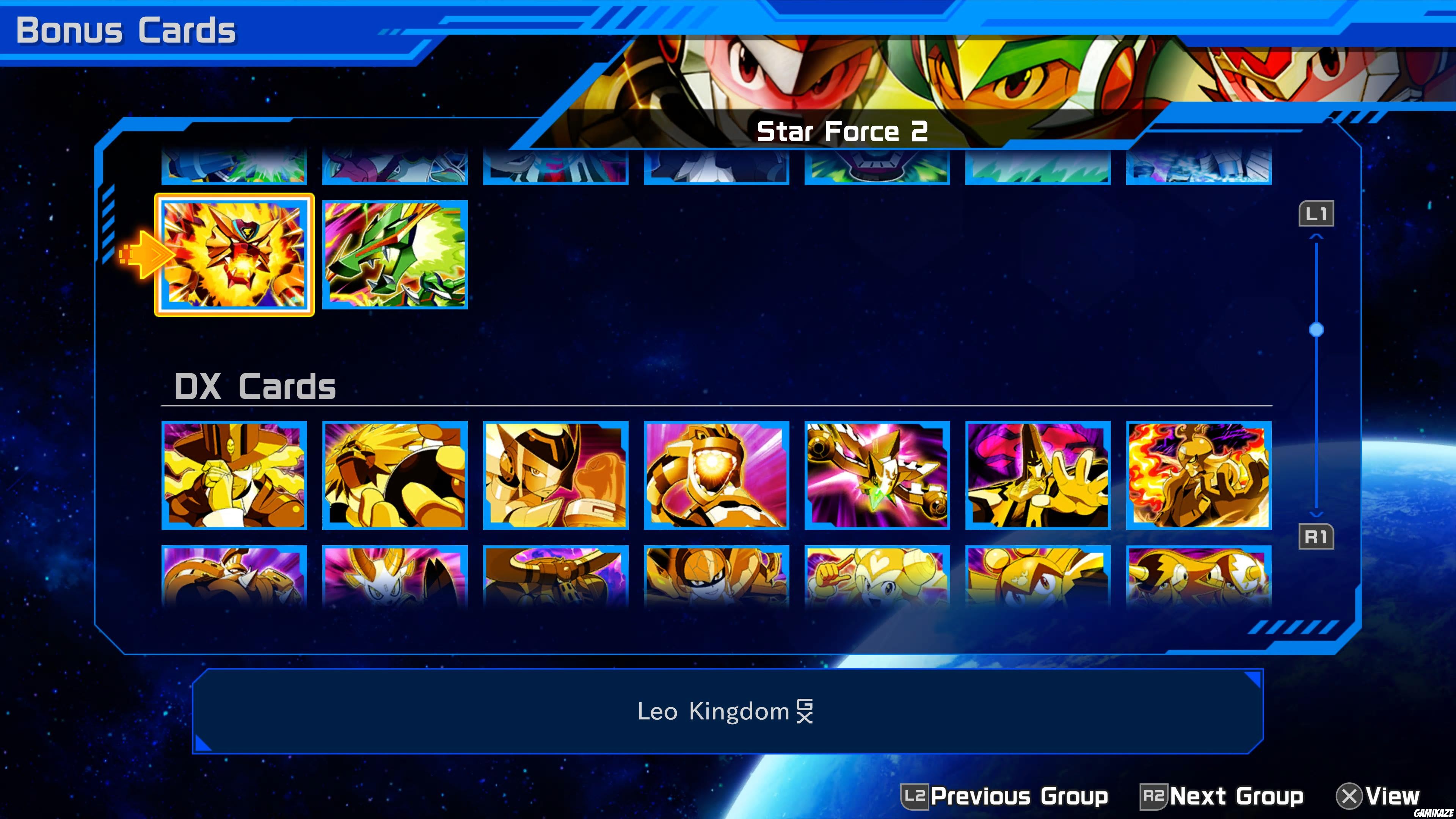Screen dimensions: 1456x819
Task: Open the first golden card under DX Cards
Action: 234,475
